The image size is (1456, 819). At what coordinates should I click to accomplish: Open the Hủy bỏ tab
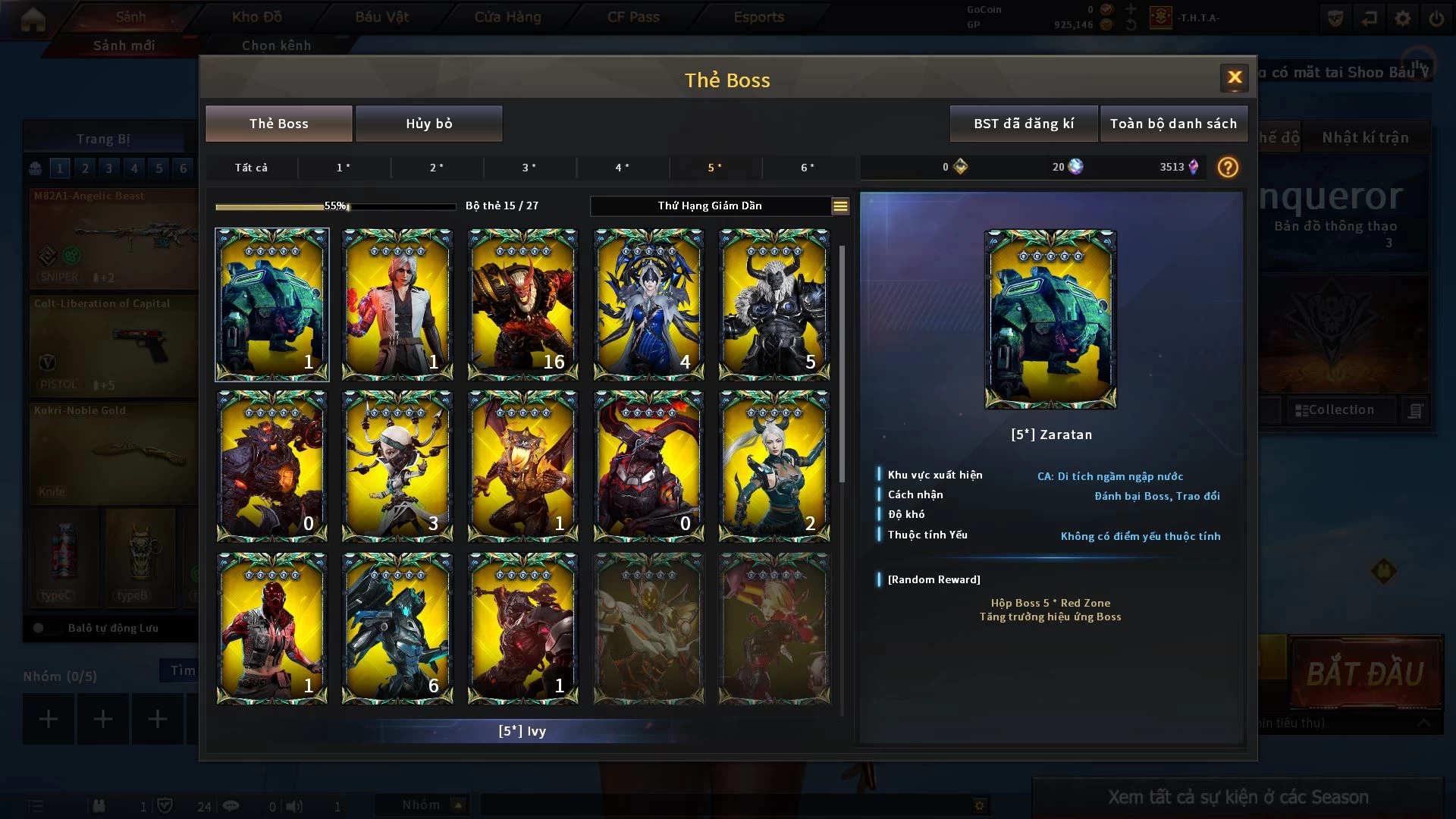point(428,124)
